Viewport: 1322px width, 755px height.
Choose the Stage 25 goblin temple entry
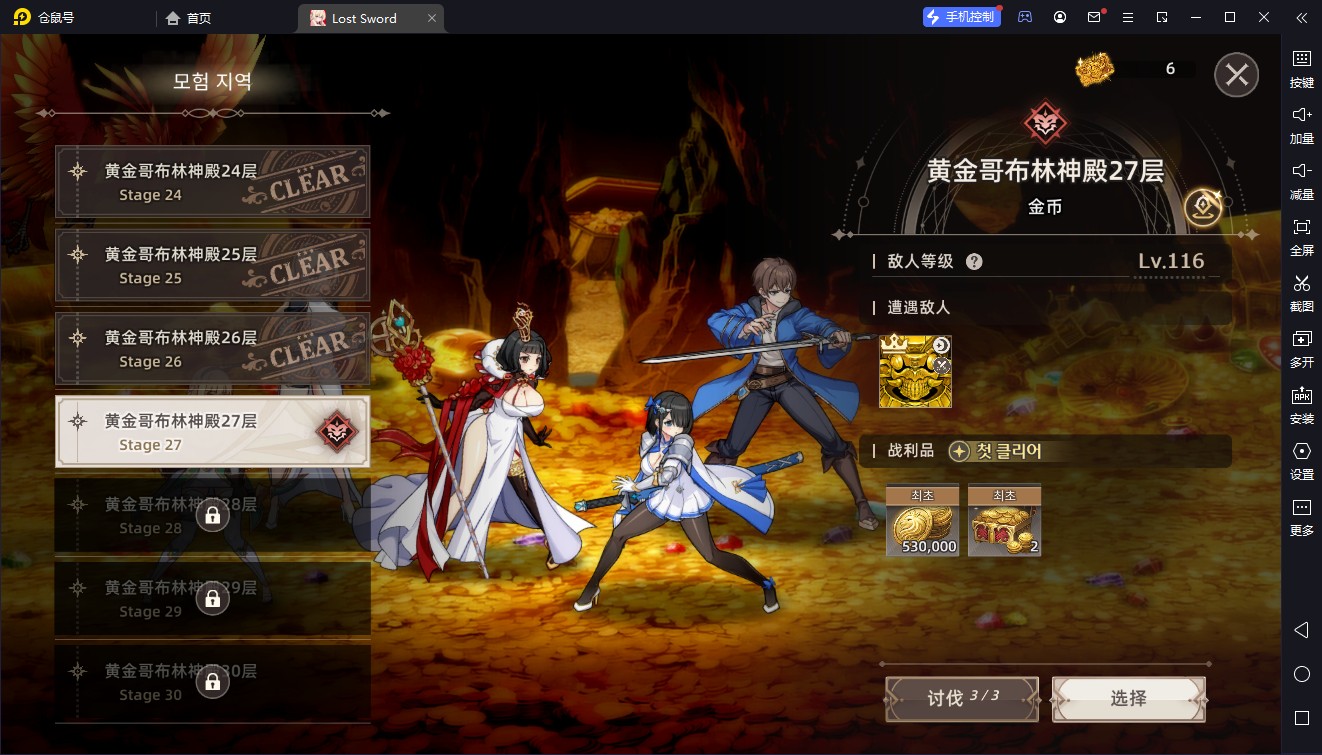(x=212, y=265)
